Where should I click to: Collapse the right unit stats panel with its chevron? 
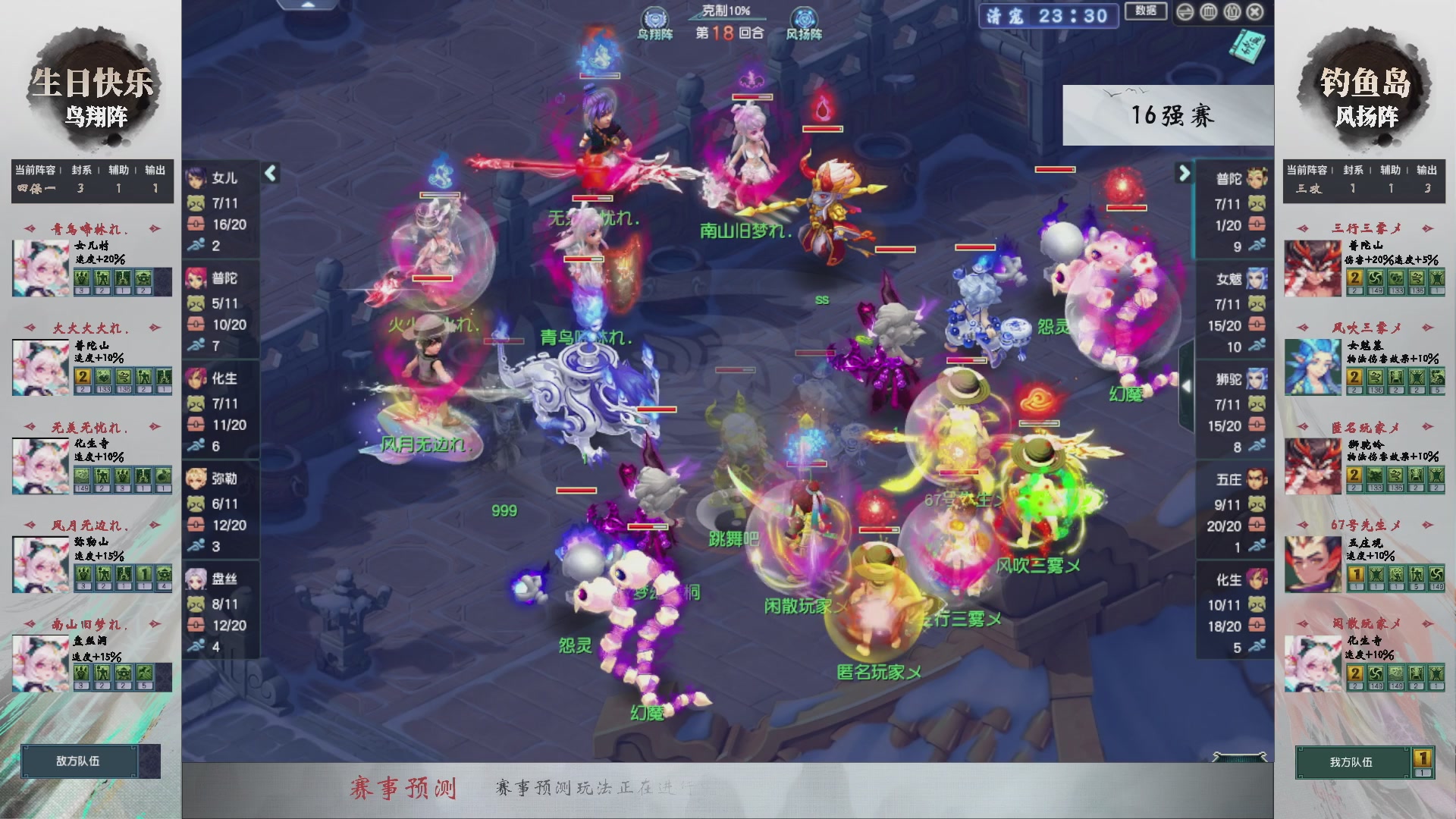(1183, 173)
